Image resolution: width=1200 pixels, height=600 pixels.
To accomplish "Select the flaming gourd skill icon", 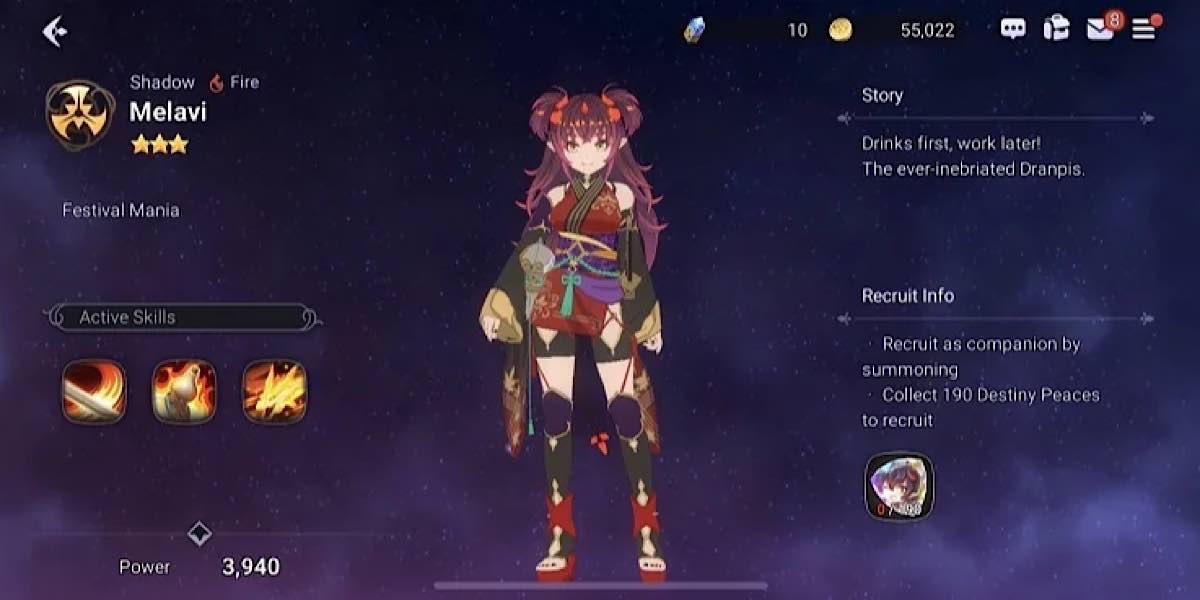I will (x=184, y=391).
